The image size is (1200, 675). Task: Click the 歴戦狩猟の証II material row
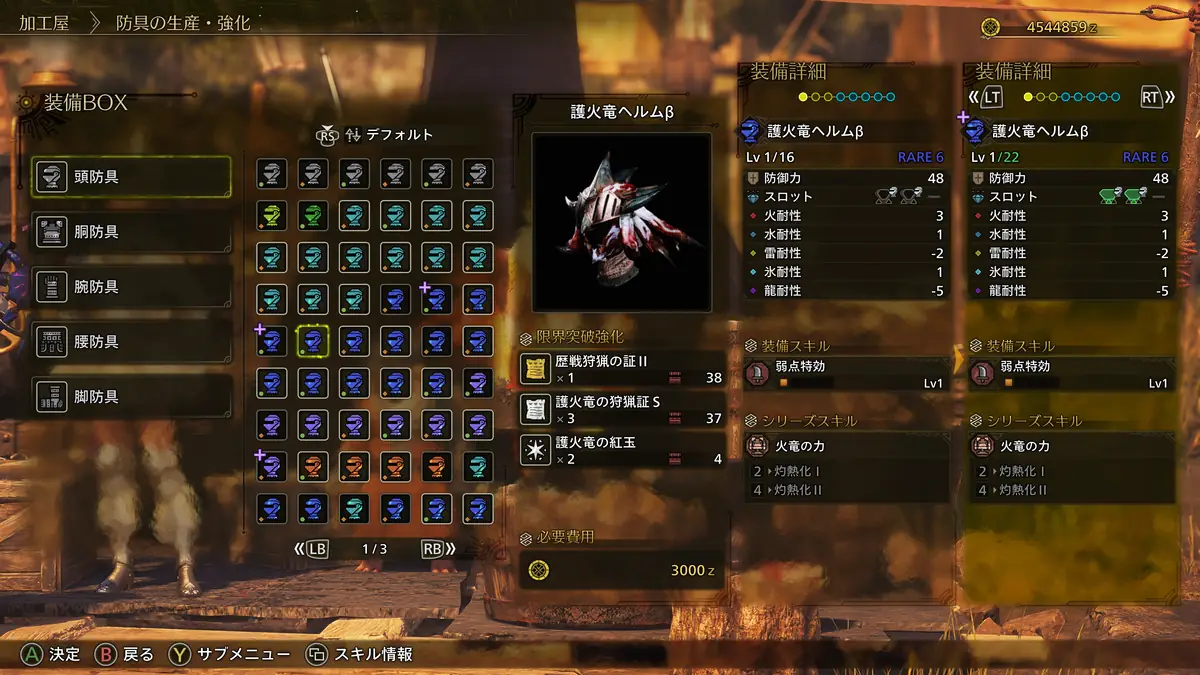coord(621,369)
